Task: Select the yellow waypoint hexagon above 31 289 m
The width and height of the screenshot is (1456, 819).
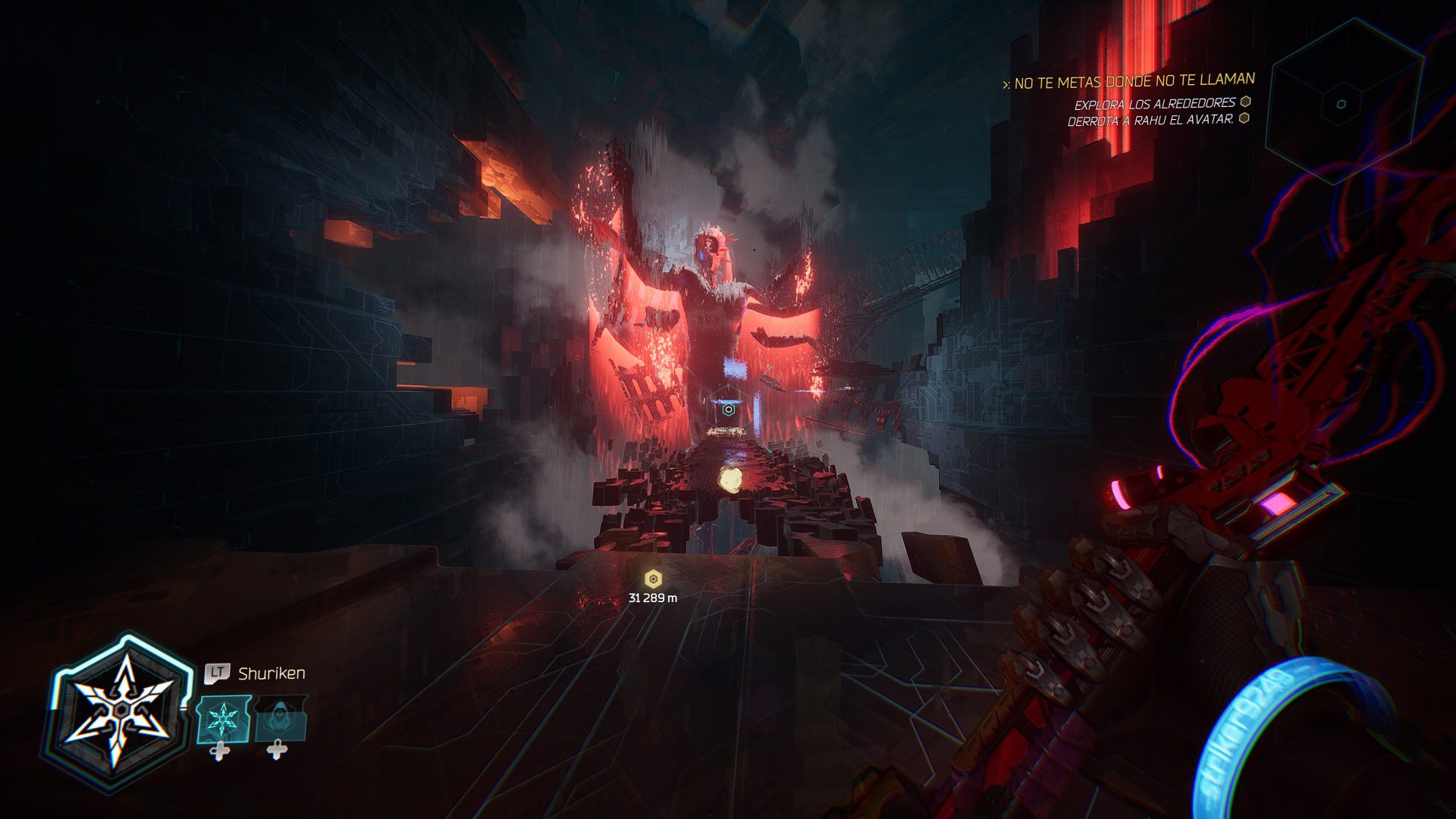Action: point(652,579)
